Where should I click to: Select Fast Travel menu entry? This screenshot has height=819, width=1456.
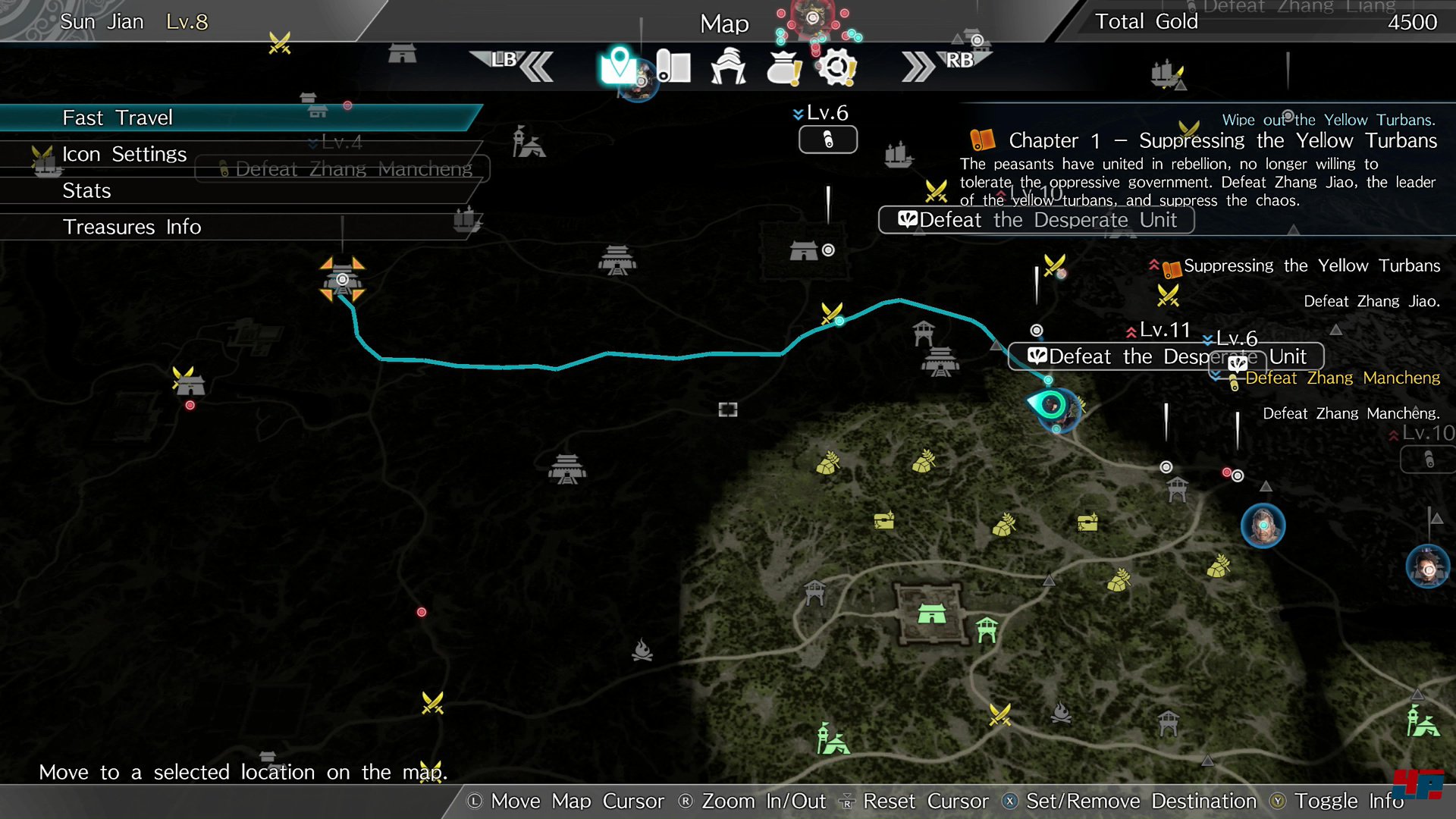tap(118, 118)
